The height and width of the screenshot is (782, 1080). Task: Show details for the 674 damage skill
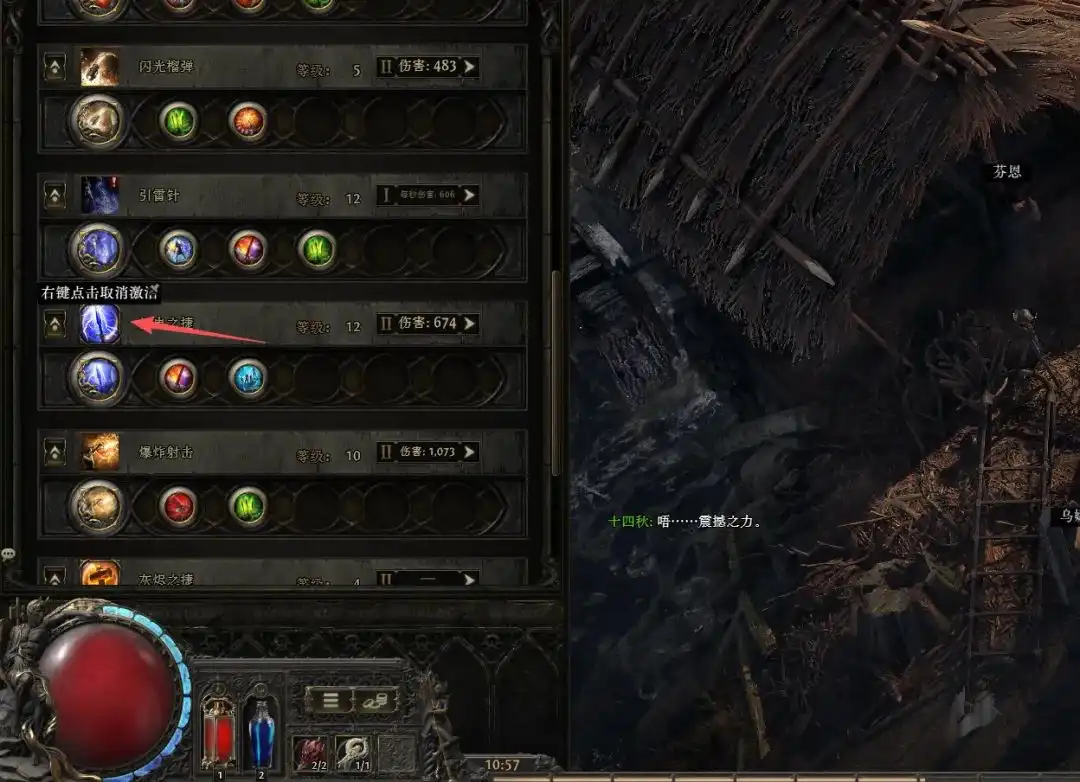(x=468, y=324)
